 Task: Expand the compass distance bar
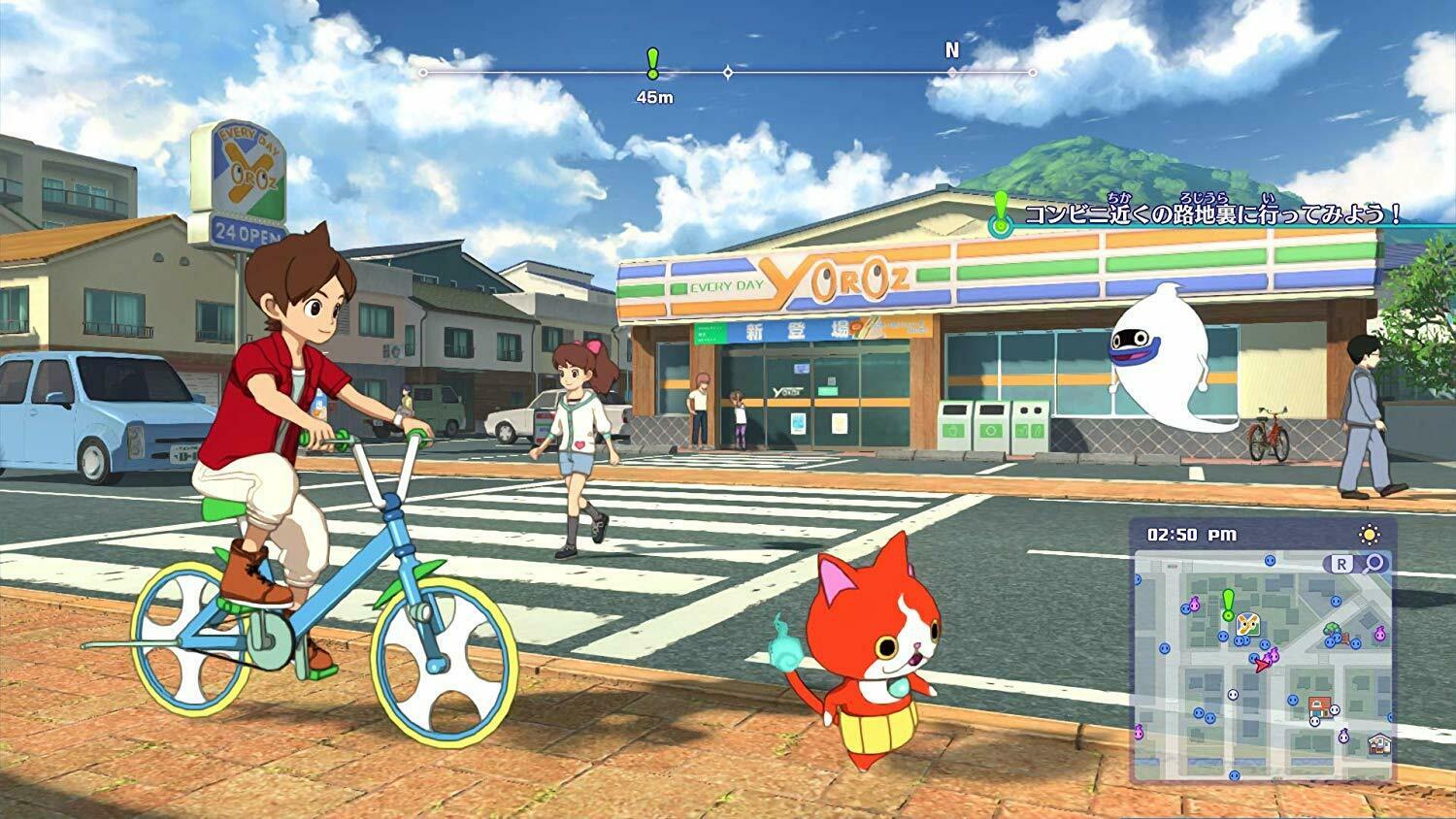728,71
